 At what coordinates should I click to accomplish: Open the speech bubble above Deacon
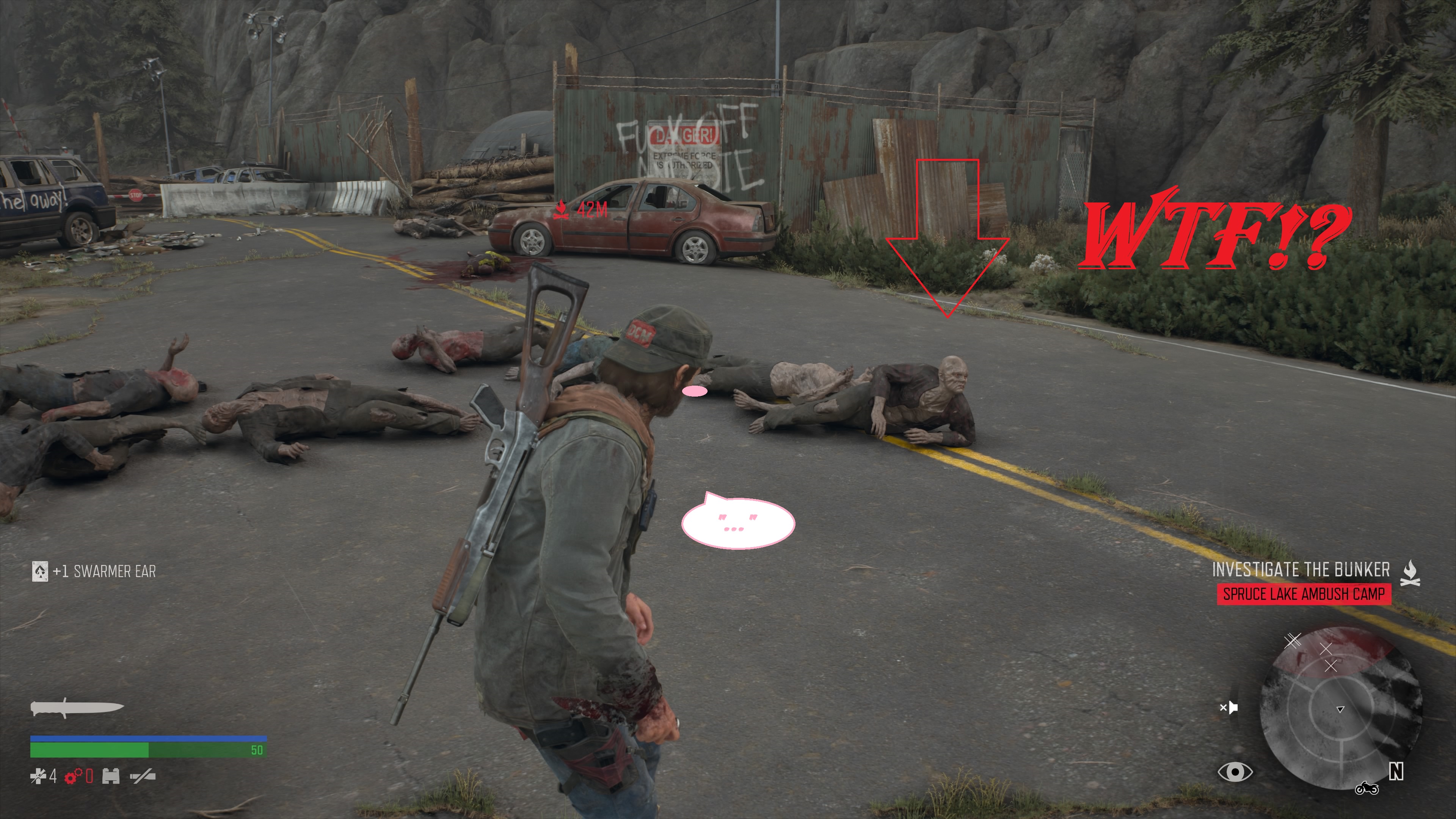(x=736, y=523)
